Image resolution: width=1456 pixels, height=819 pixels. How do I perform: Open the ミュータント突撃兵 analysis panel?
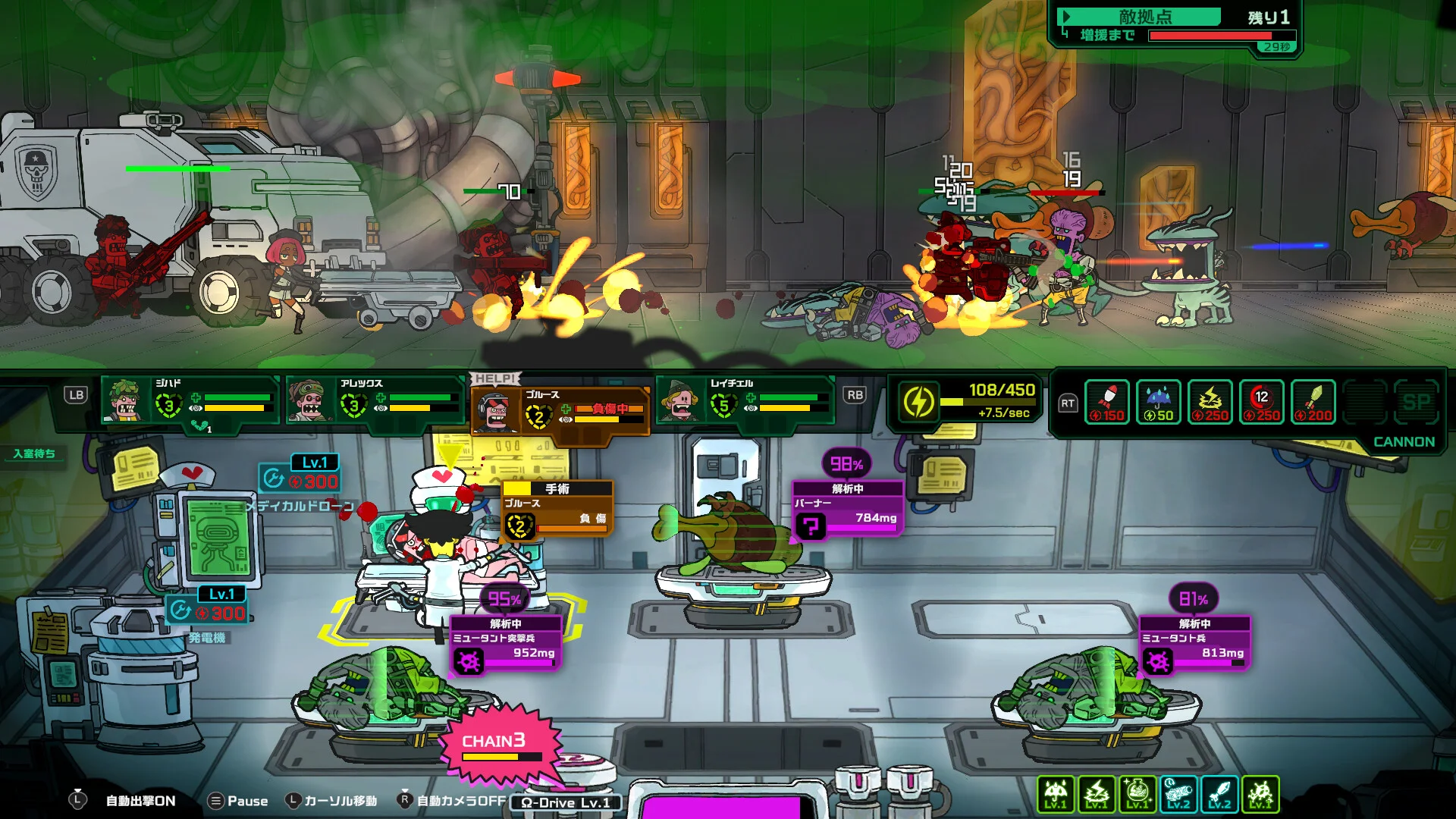506,644
